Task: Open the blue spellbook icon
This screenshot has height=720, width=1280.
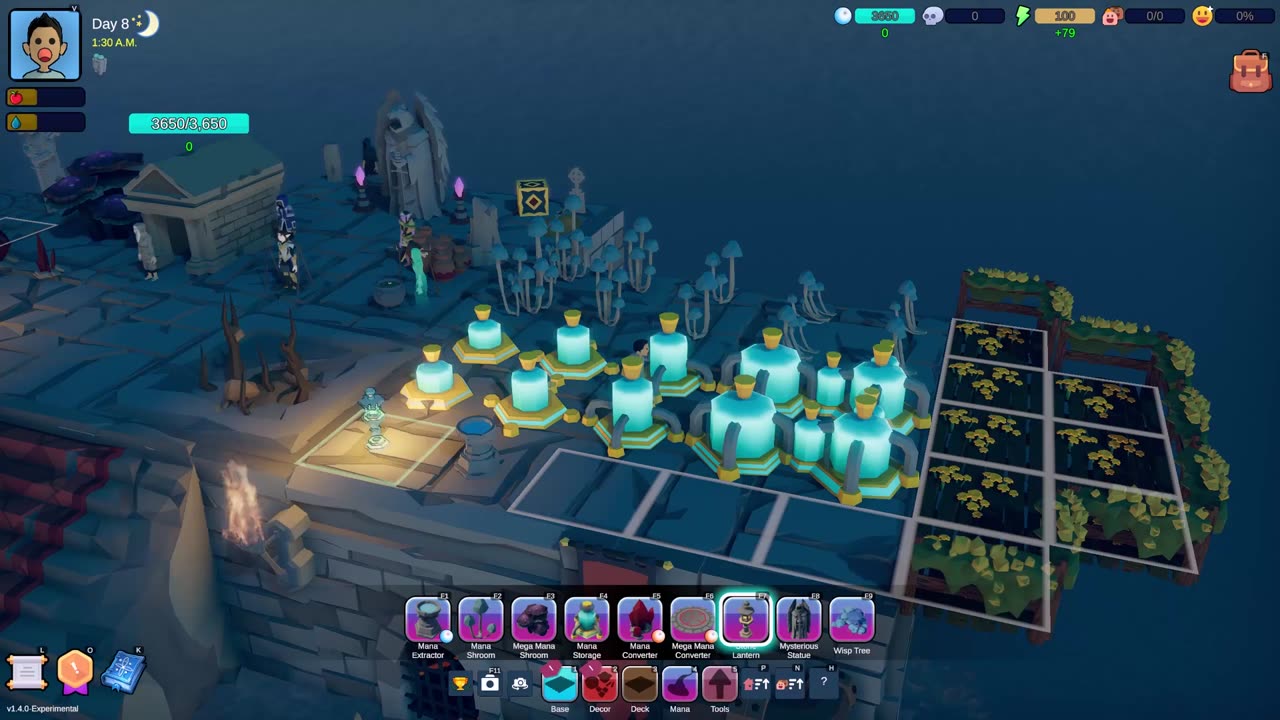Action: pyautogui.click(x=123, y=672)
